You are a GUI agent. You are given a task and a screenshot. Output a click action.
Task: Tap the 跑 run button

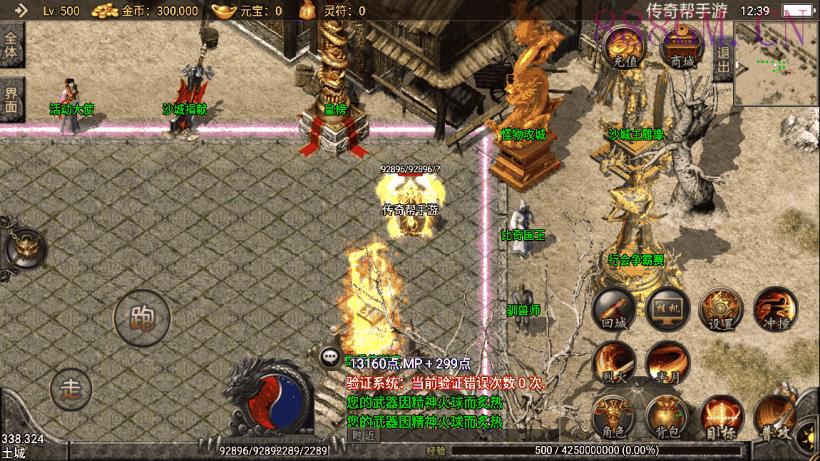[x=141, y=318]
